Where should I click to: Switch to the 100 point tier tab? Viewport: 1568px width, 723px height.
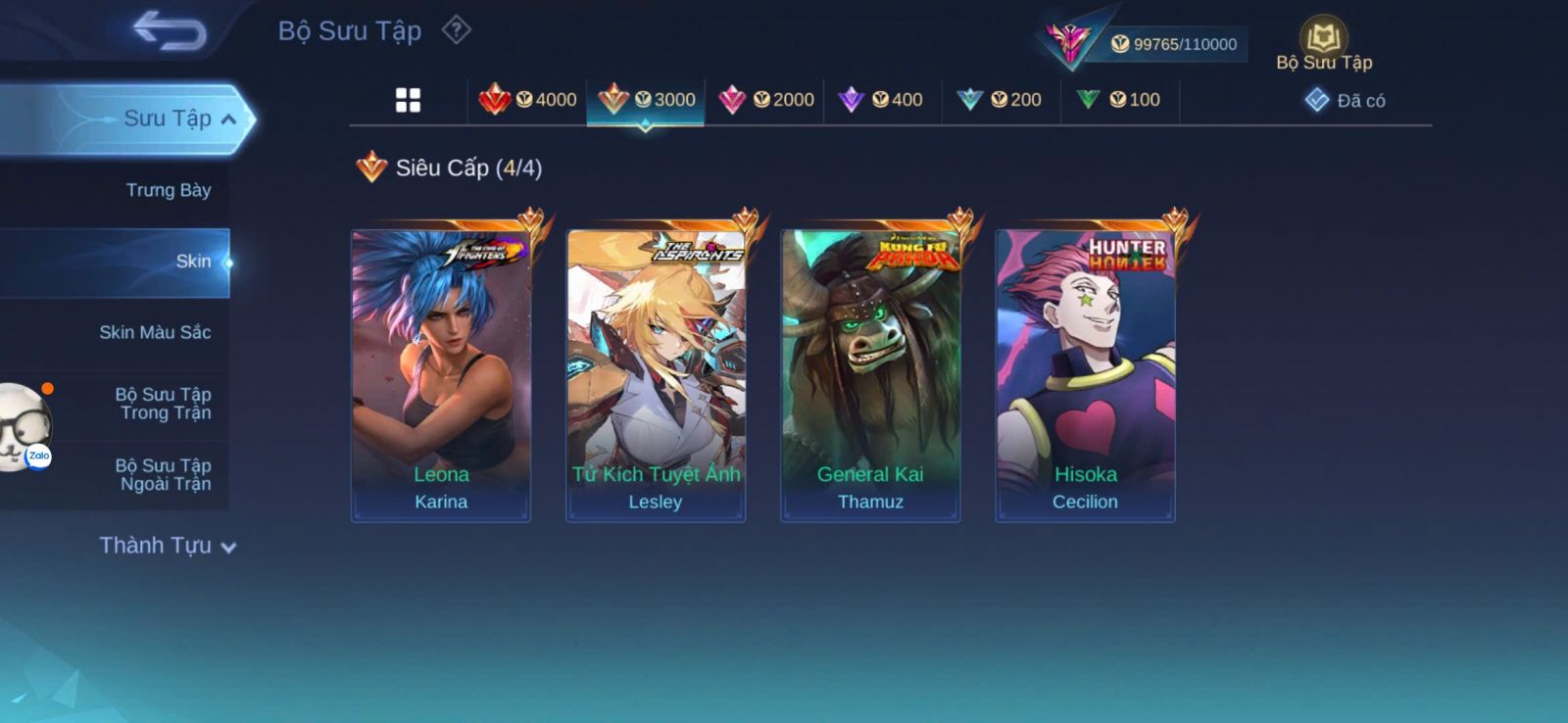point(1119,100)
